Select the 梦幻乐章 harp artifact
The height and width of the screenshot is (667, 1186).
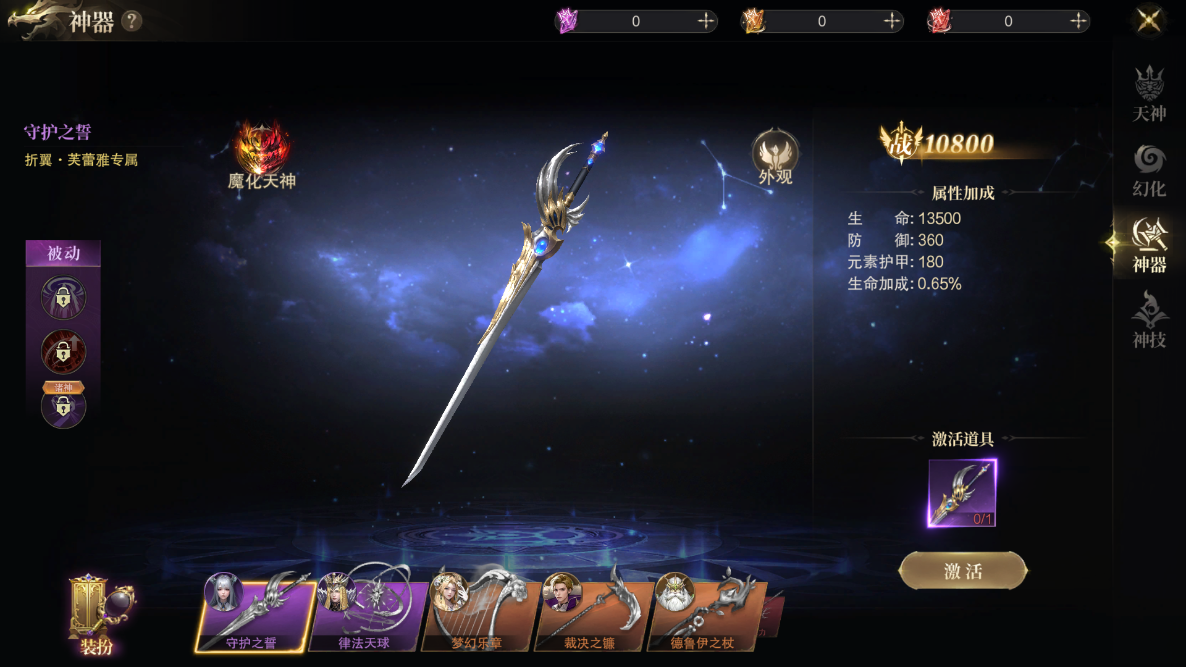(478, 613)
